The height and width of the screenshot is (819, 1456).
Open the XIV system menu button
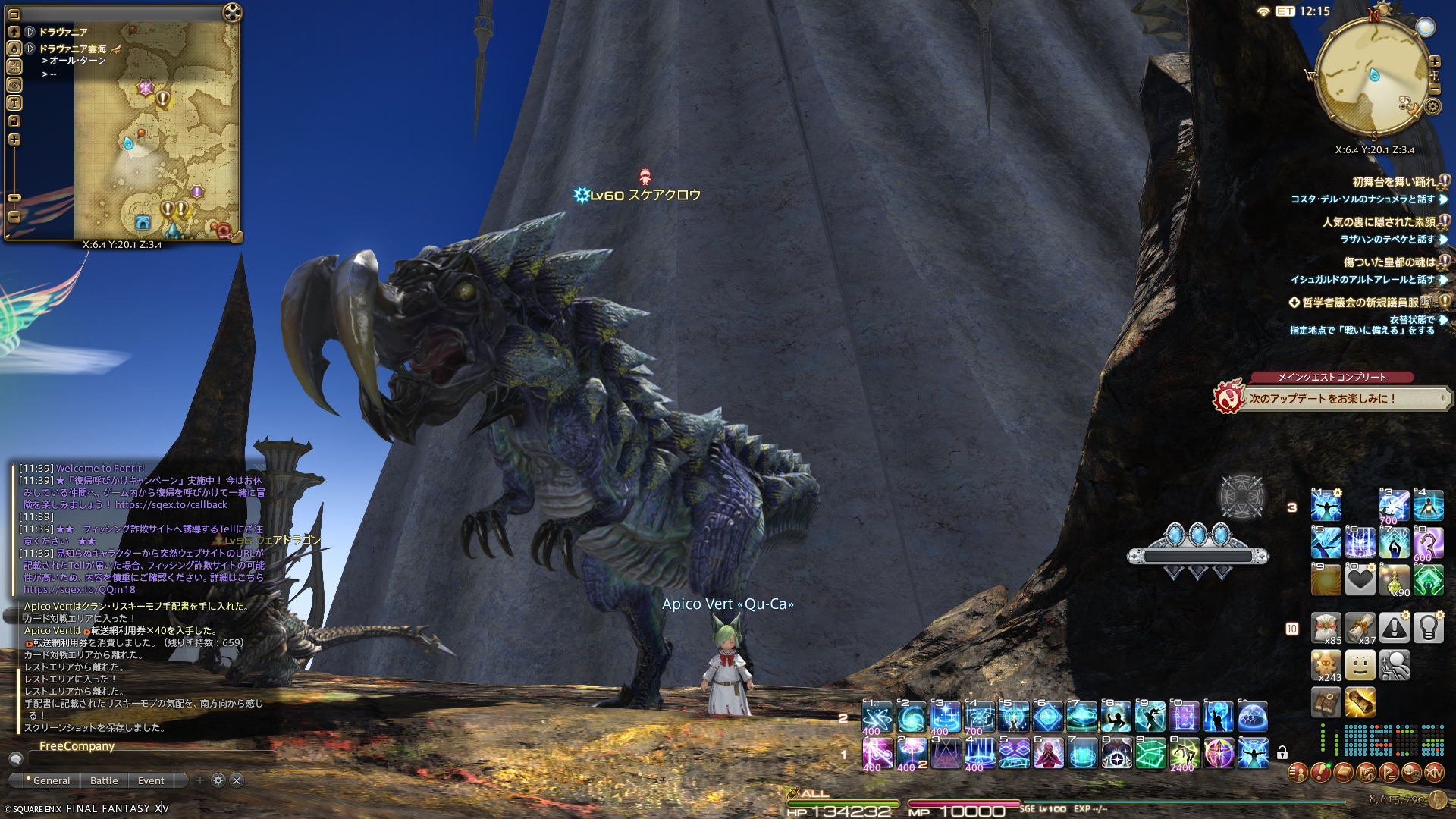pyautogui.click(x=1434, y=773)
